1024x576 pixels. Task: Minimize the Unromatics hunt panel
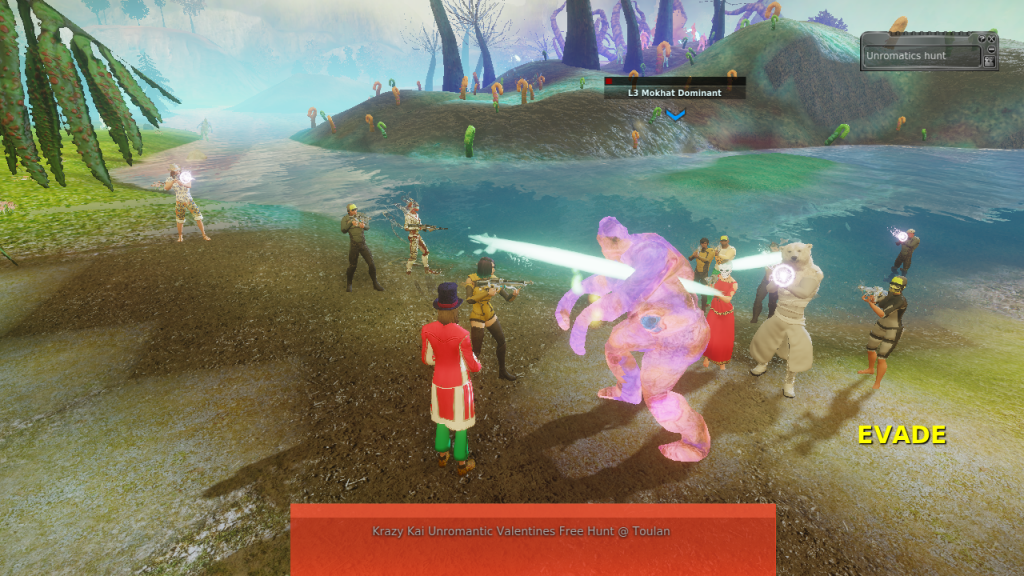[991, 49]
